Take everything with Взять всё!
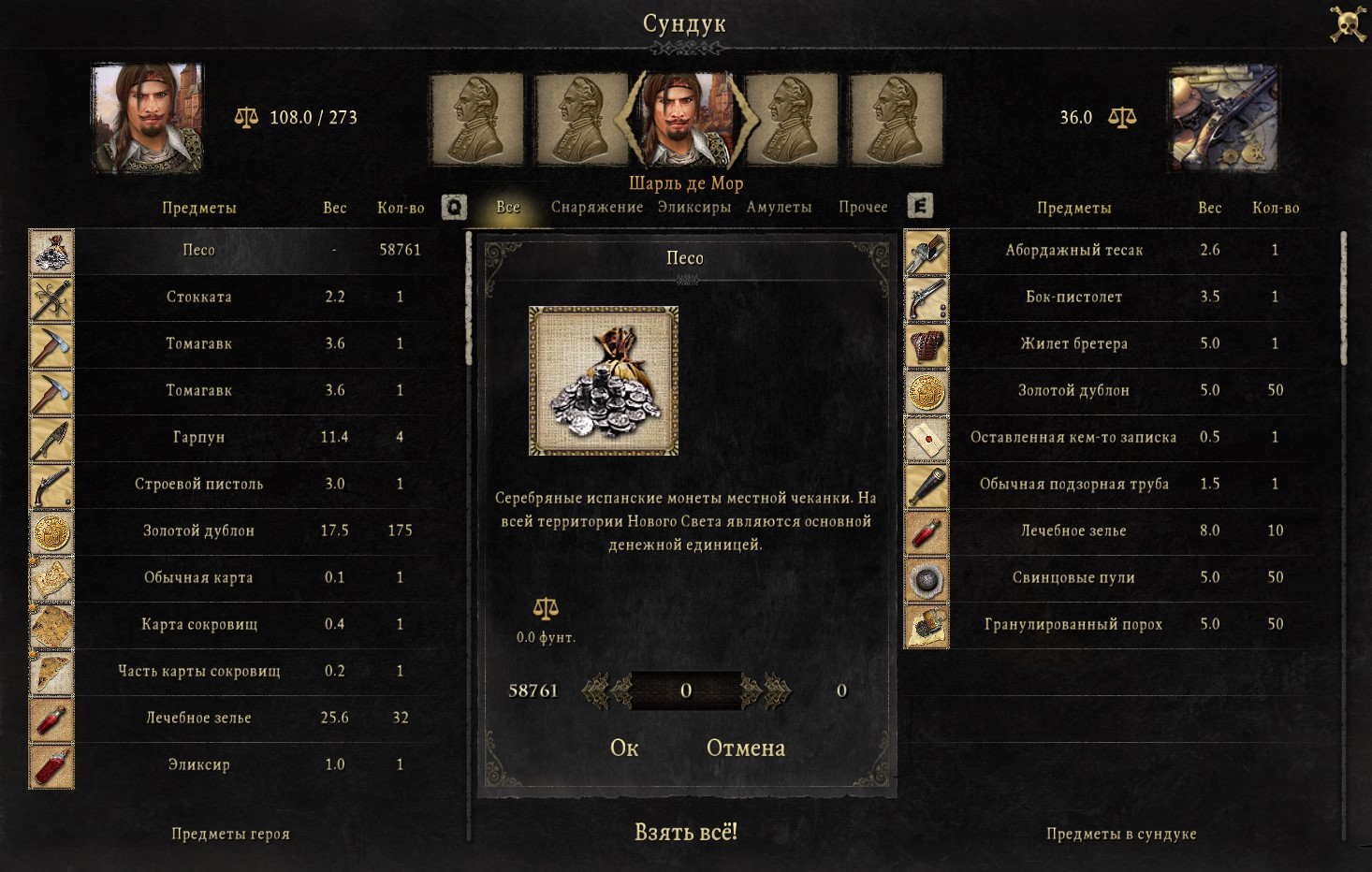The height and width of the screenshot is (872, 1372). click(686, 832)
